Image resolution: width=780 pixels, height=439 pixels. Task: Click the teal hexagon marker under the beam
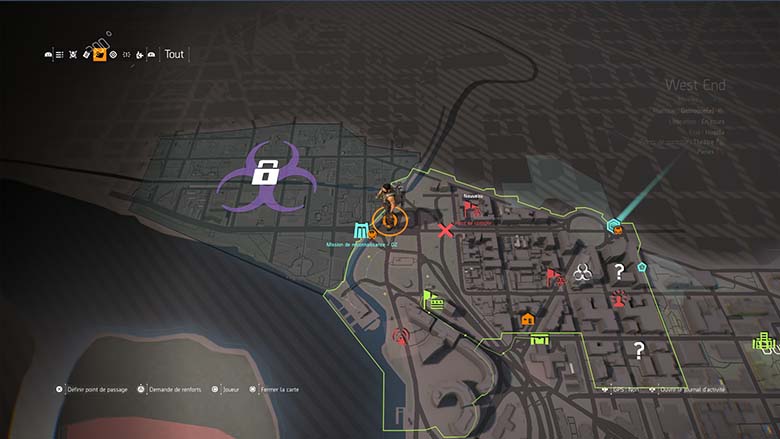(x=615, y=226)
